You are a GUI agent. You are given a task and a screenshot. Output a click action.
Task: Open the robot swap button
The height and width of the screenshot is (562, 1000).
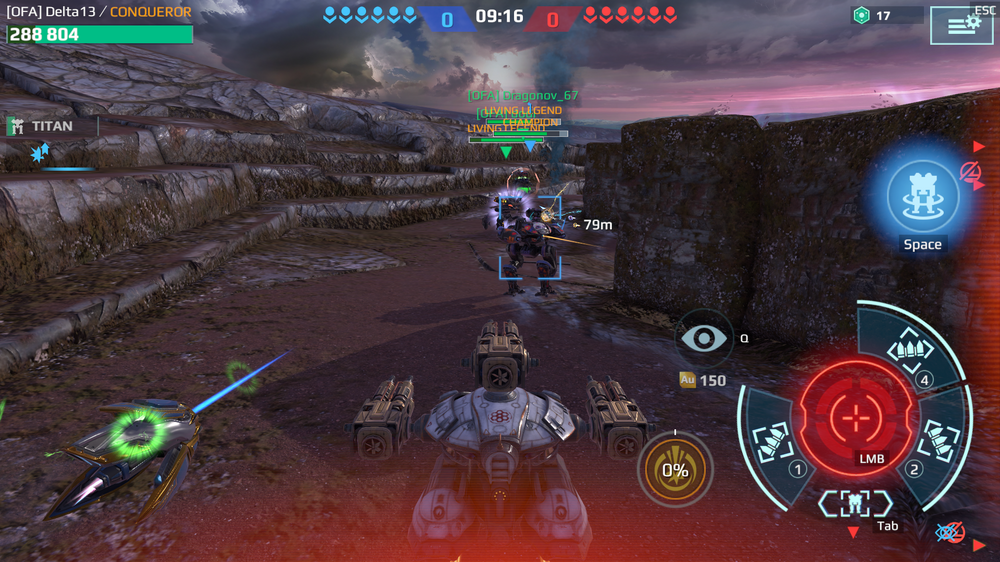click(x=855, y=503)
